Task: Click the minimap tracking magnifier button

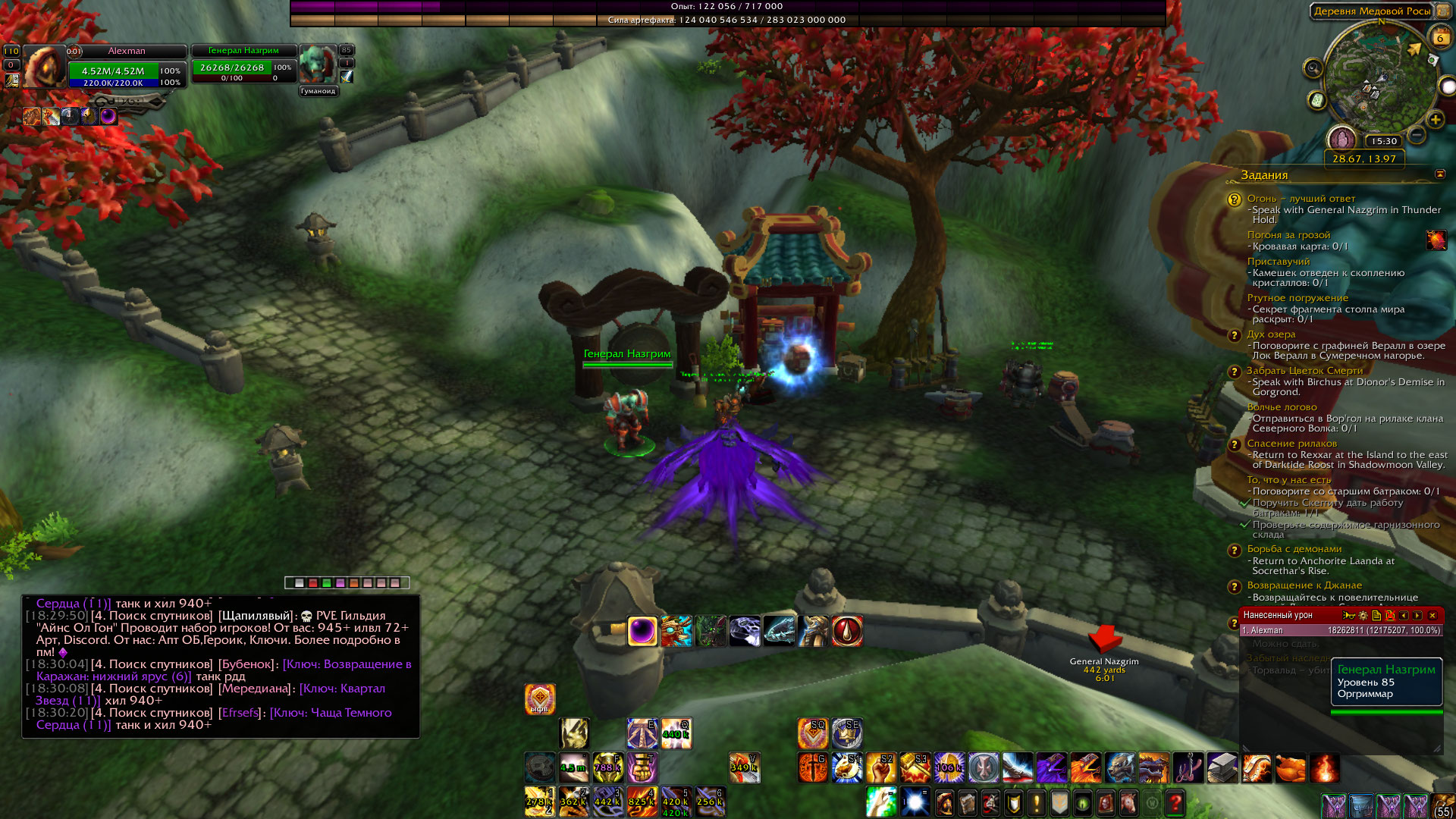Action: 1313,69
